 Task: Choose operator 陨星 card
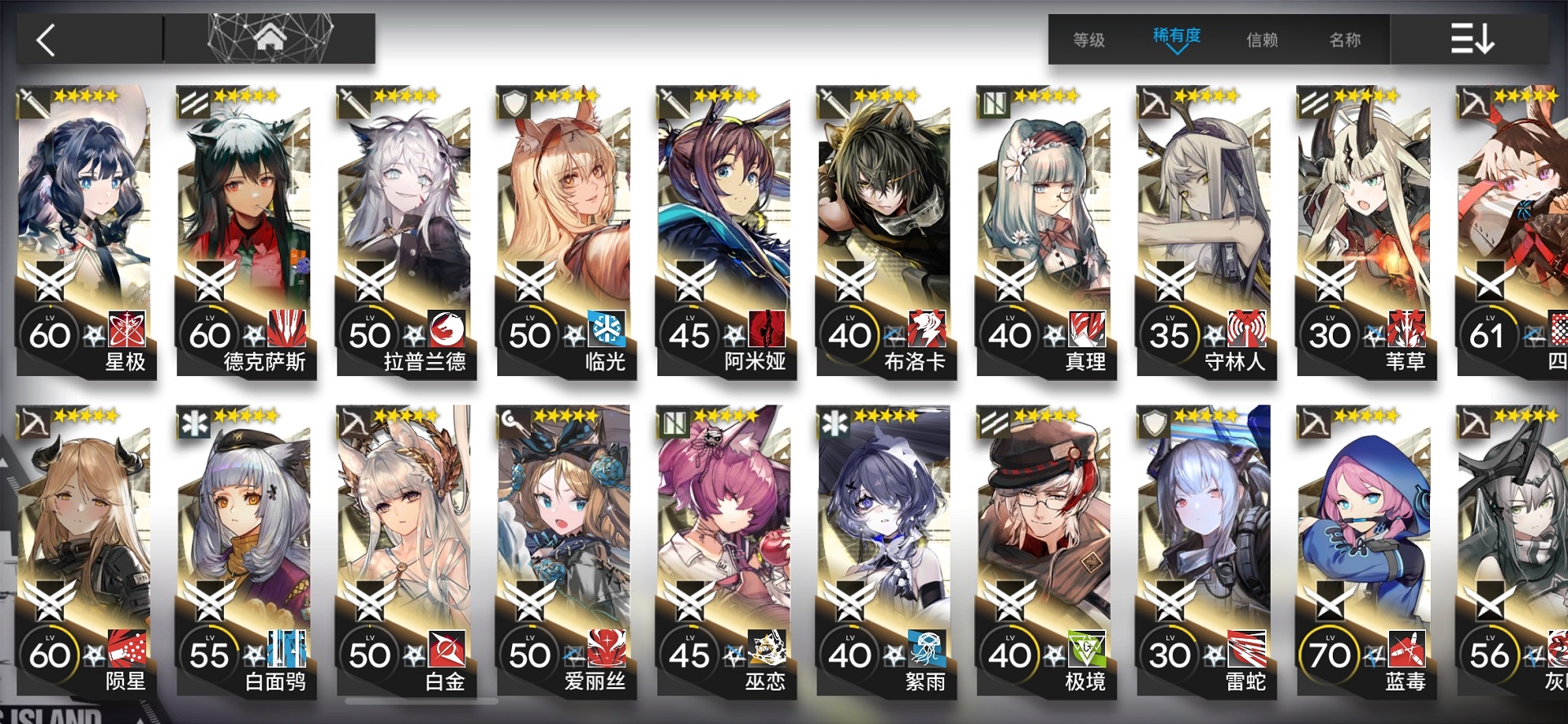click(x=85, y=549)
